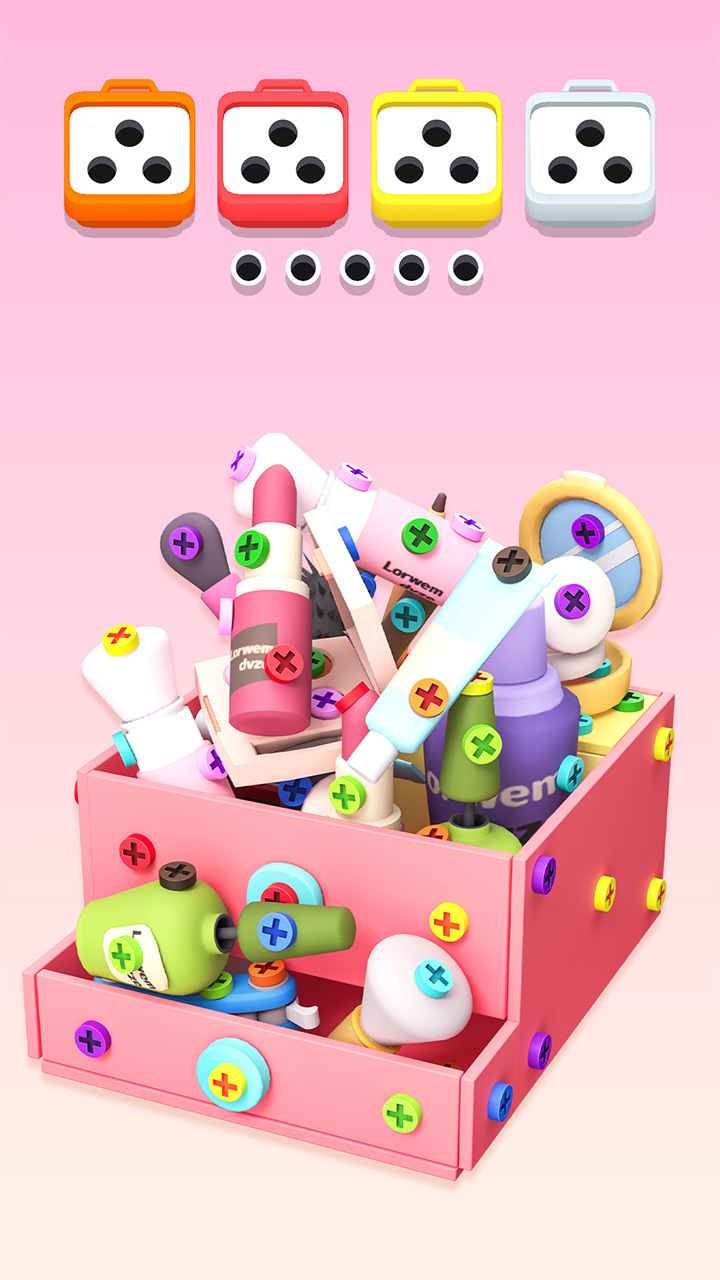The width and height of the screenshot is (720, 1280).
Task: Remove the green screw on the lipstick cap
Action: click(x=253, y=548)
